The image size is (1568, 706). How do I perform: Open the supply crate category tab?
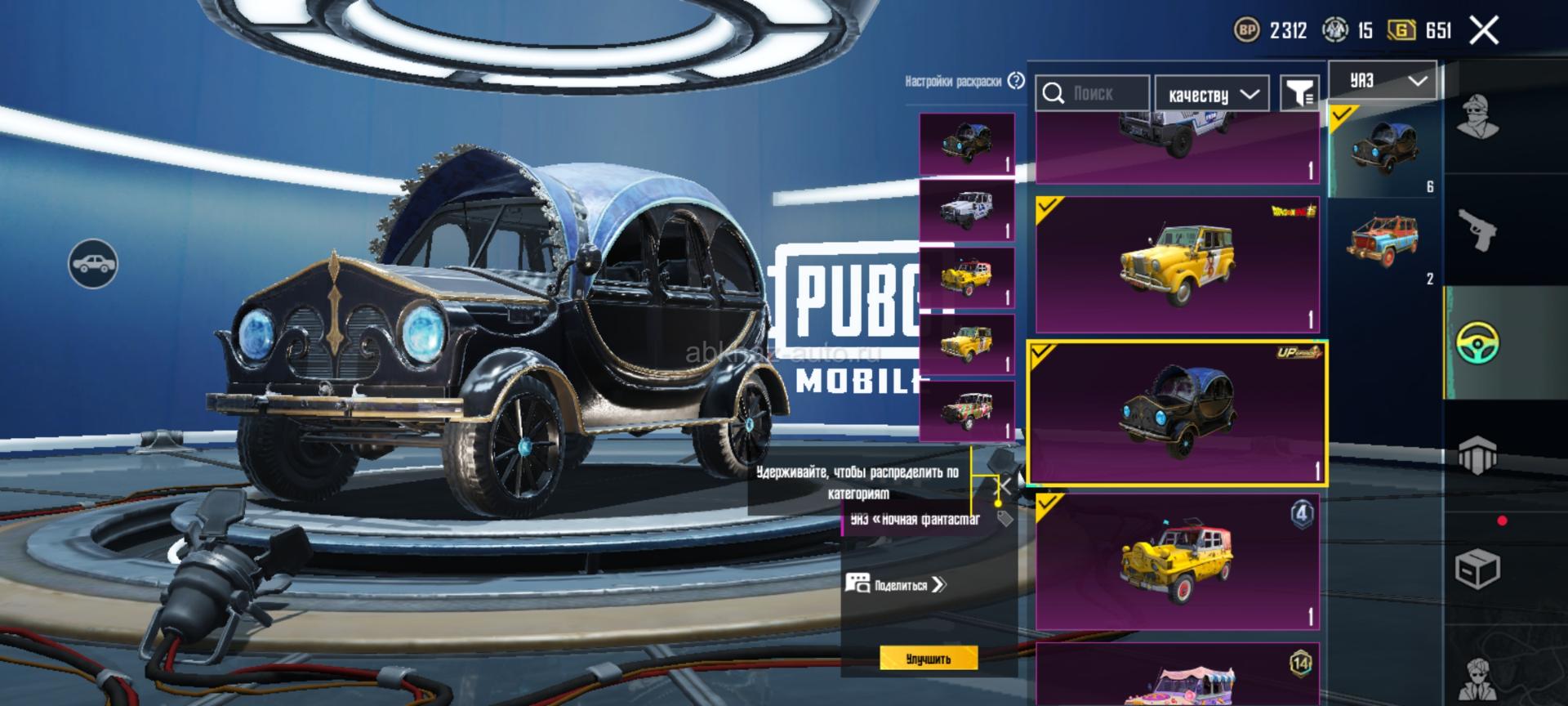pyautogui.click(x=1477, y=568)
